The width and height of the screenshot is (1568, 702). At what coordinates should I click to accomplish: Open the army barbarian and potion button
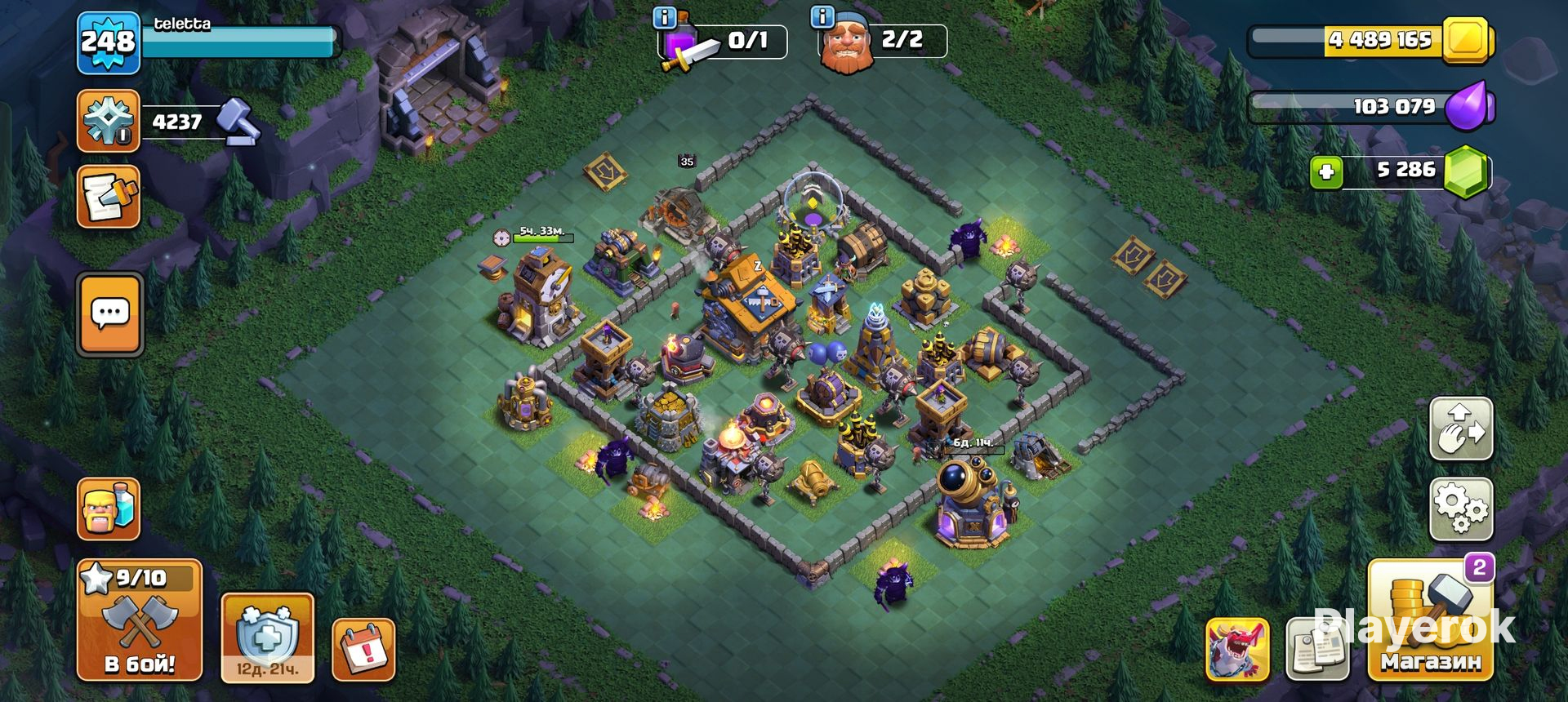(x=109, y=509)
